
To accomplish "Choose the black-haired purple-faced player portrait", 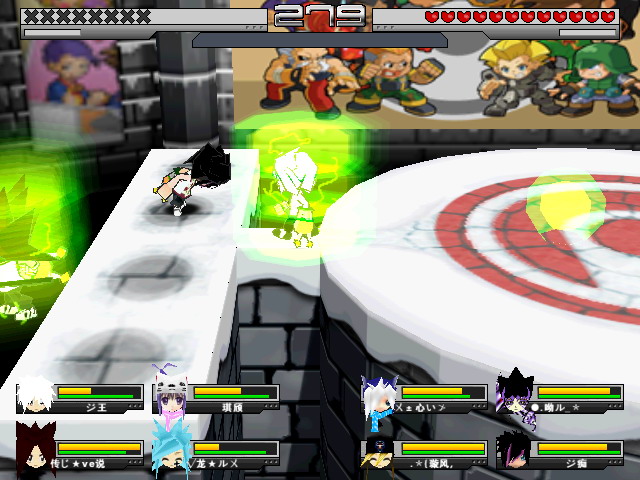I will pos(515,451).
